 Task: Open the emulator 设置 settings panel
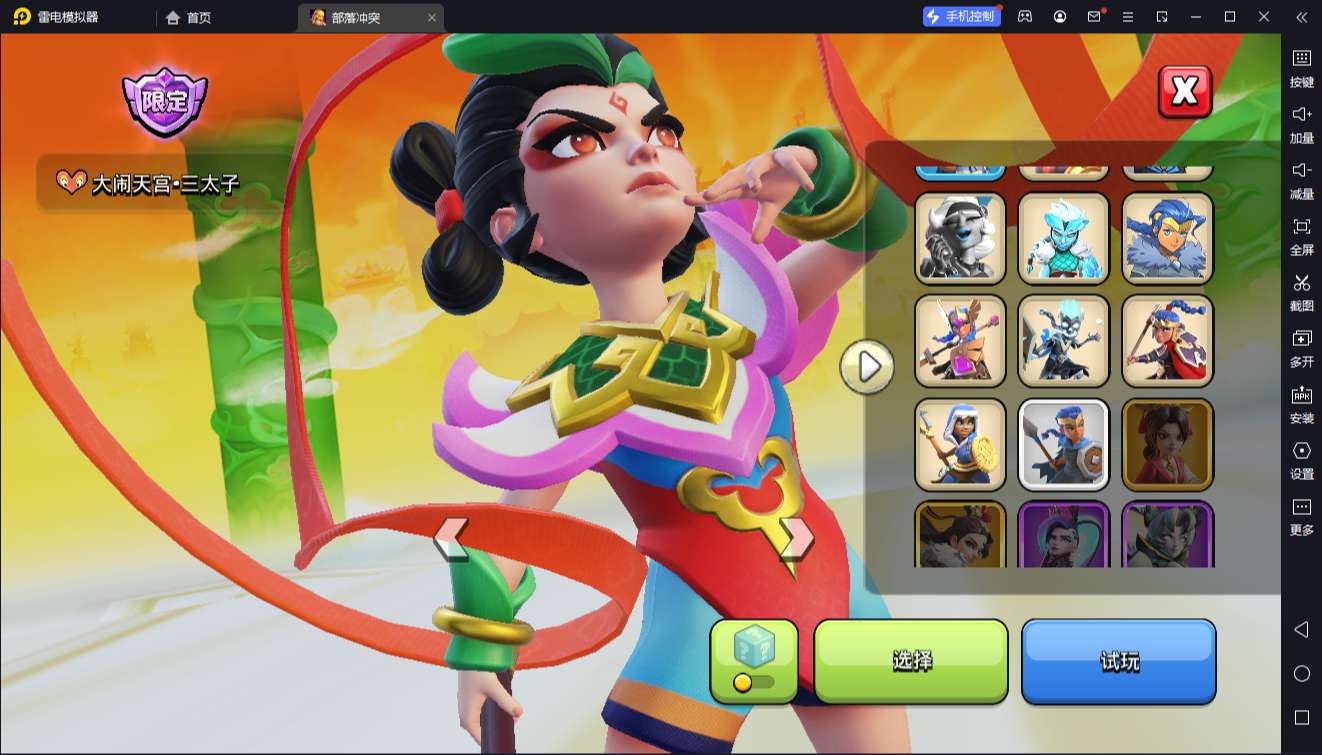[1301, 460]
